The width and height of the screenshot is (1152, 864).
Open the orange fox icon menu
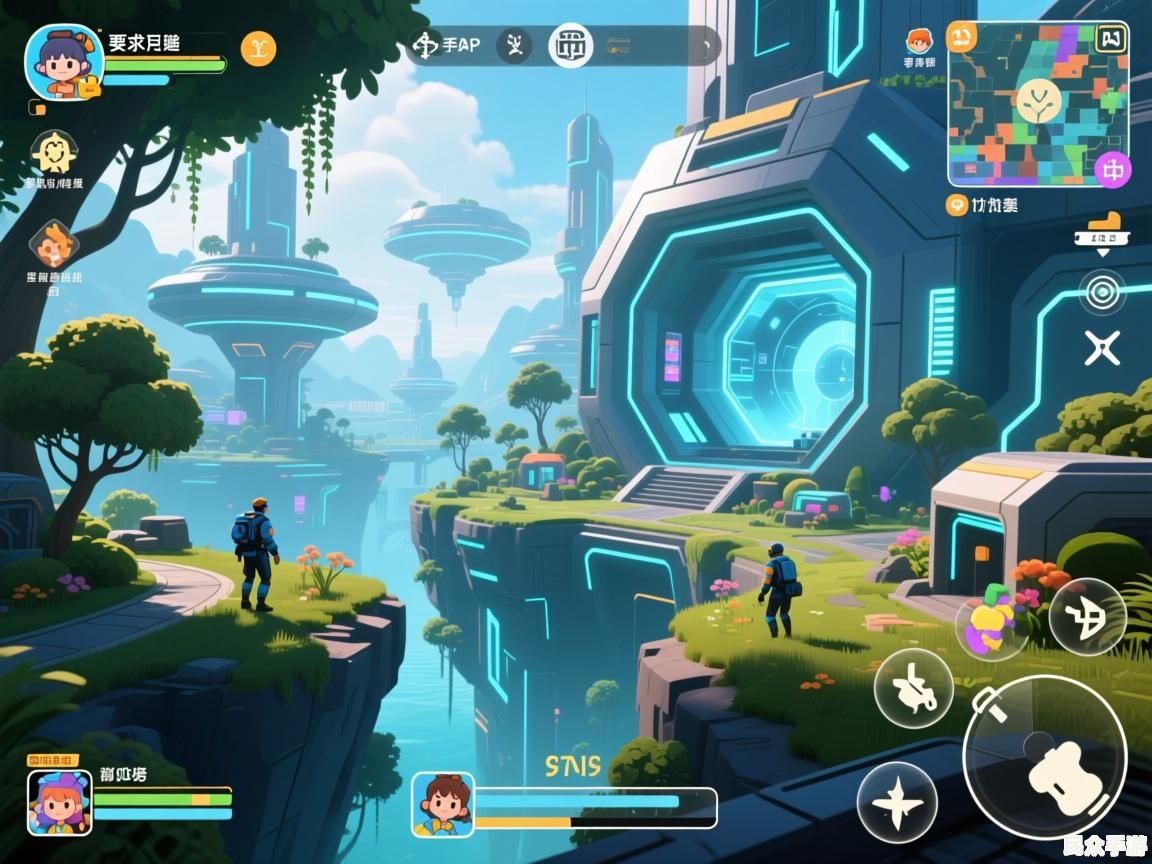[x=53, y=246]
